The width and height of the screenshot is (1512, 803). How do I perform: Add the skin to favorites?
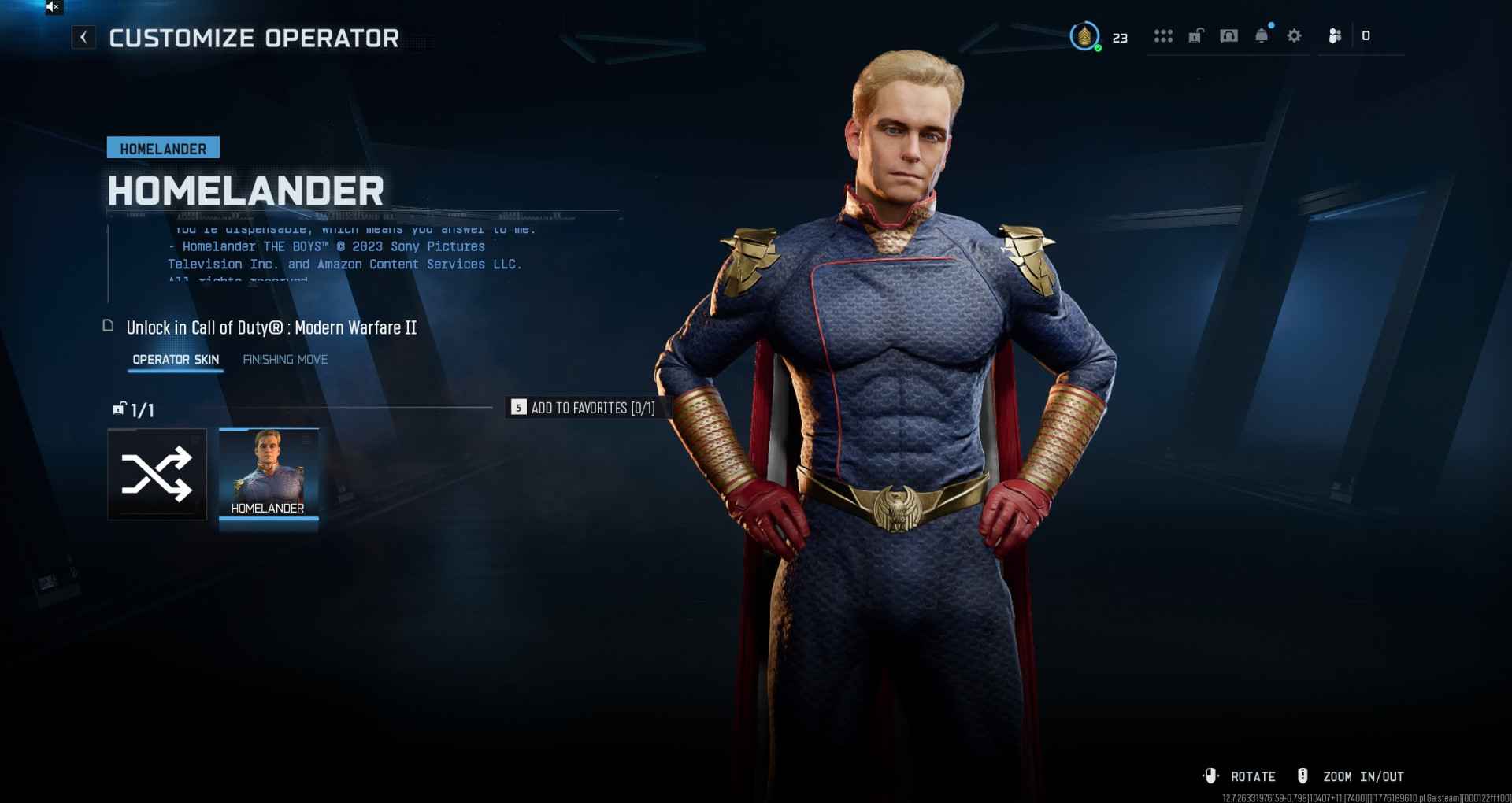(x=584, y=408)
